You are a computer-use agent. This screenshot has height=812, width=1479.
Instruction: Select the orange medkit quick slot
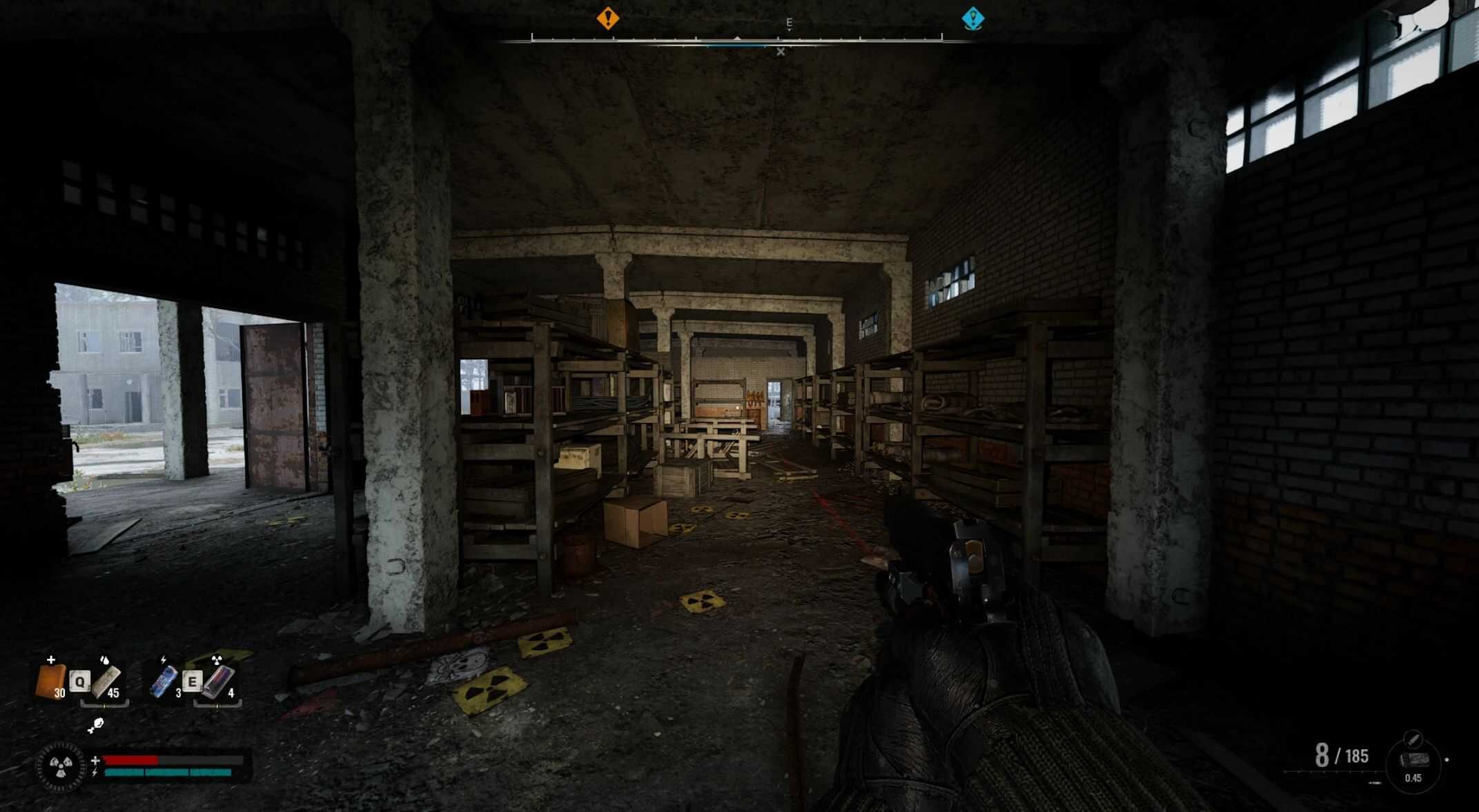tap(50, 681)
